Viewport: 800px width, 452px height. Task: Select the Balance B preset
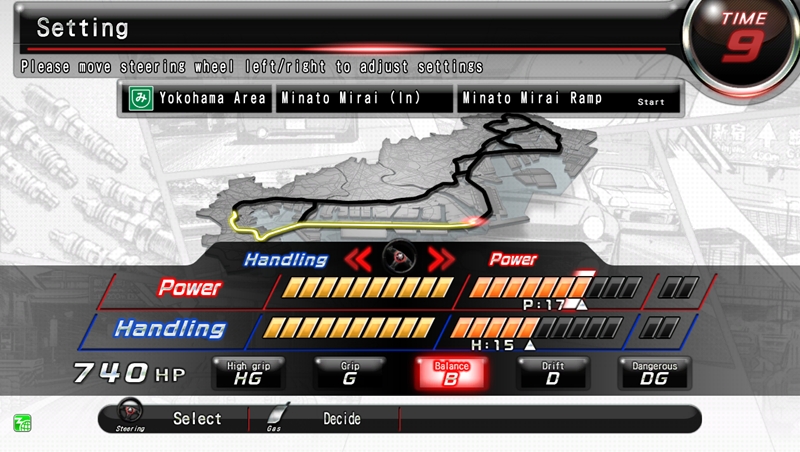pyautogui.click(x=451, y=373)
